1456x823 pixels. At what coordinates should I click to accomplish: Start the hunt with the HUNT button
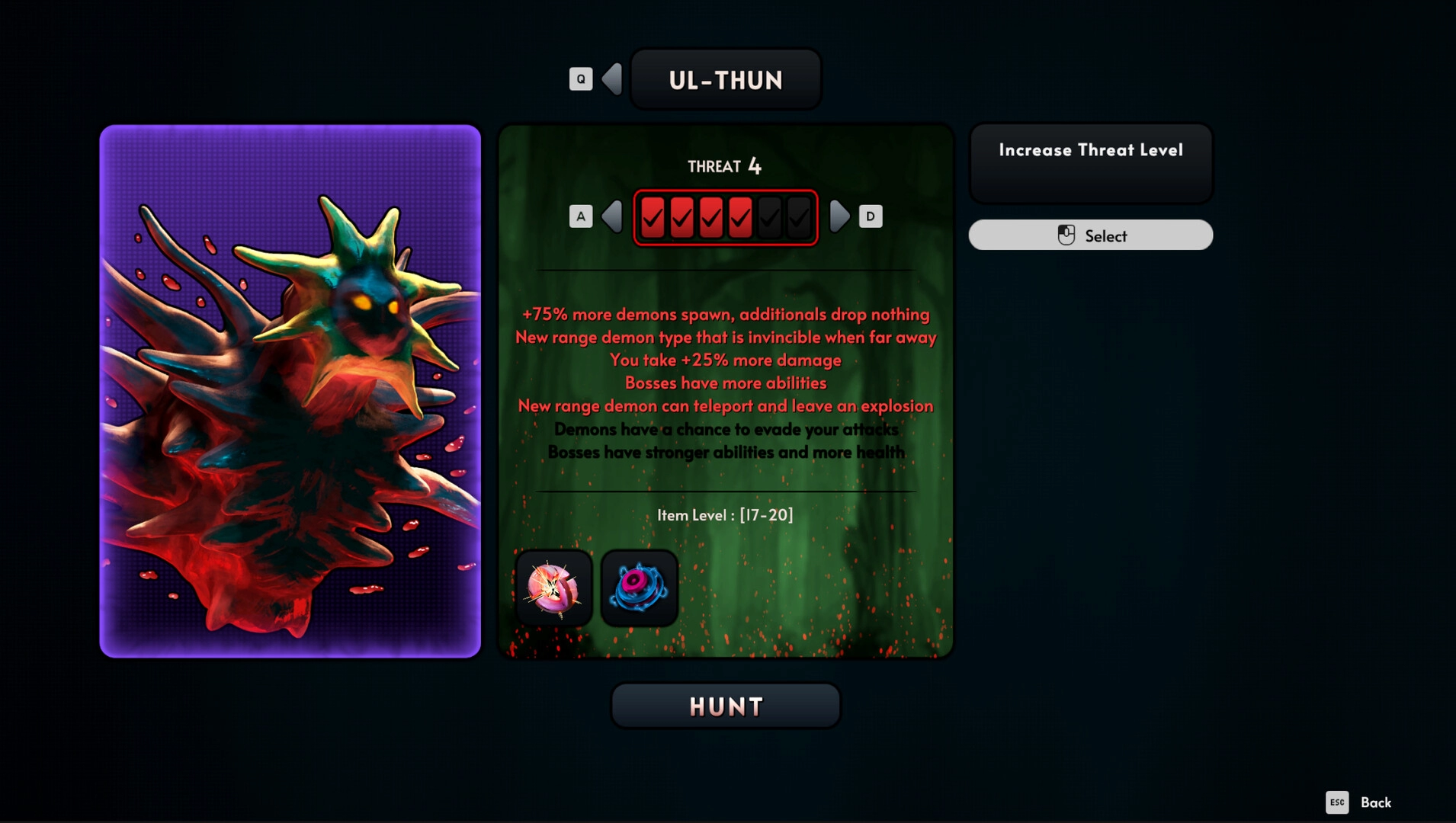point(726,706)
